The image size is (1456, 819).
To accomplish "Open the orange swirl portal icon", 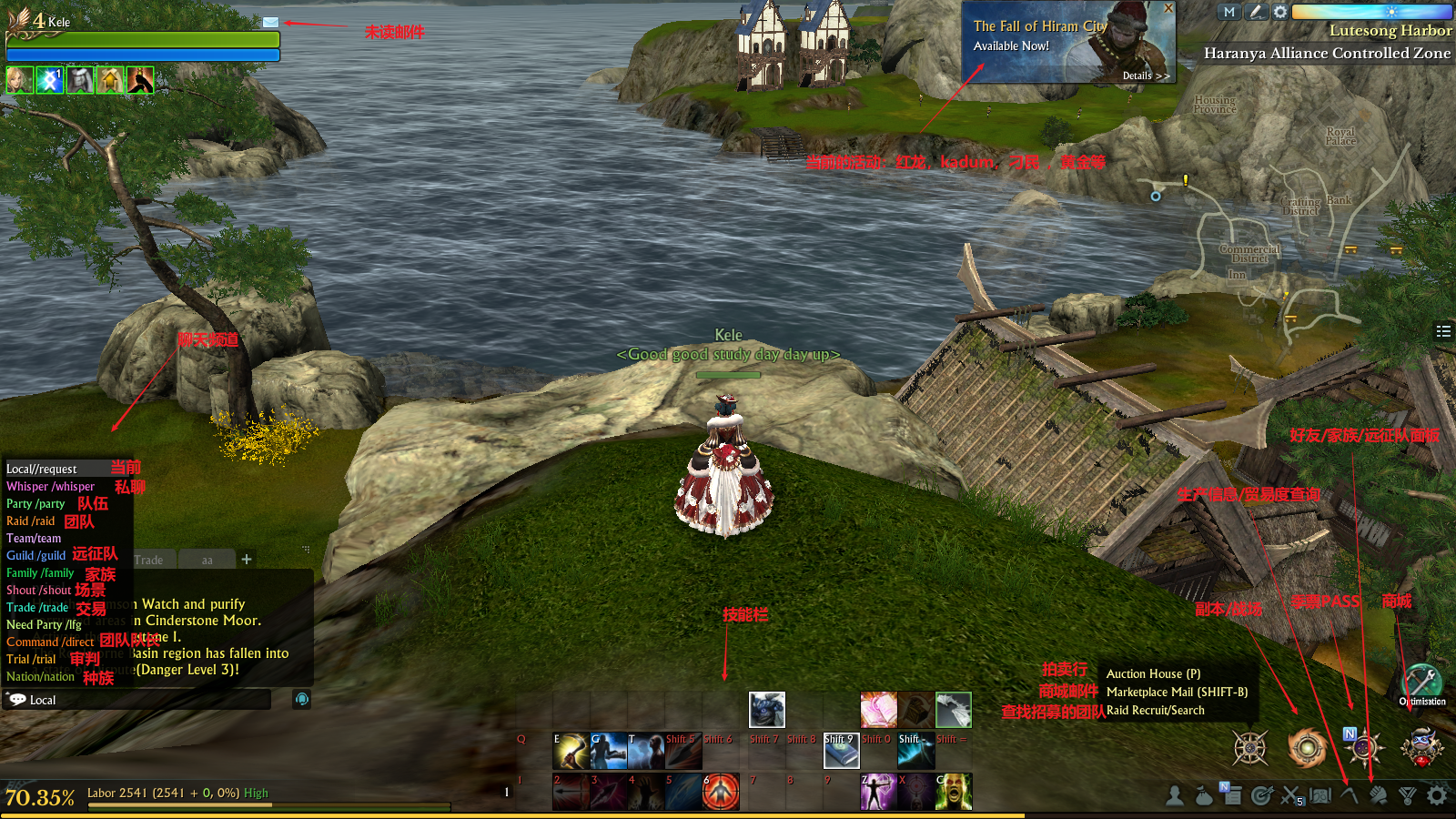I will click(x=1307, y=748).
